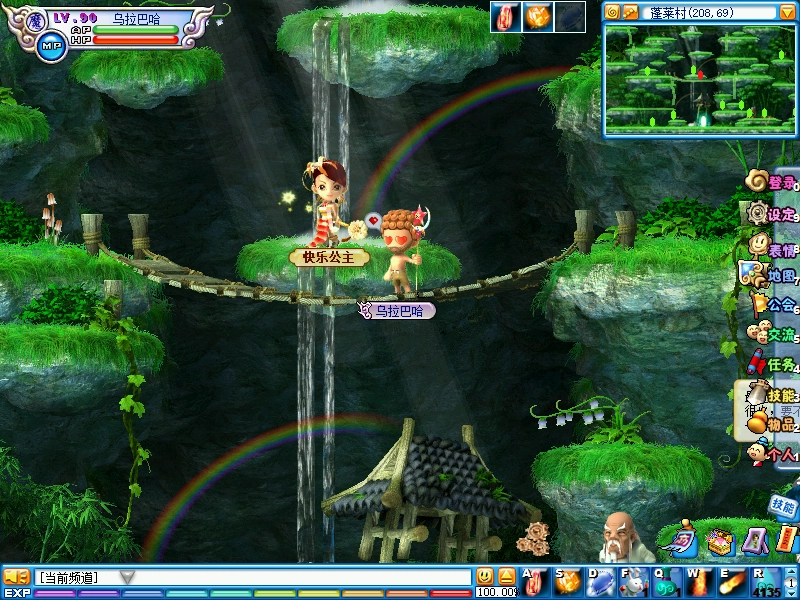Open the 交流 (social) menu
Viewport: 800px width, 600px height.
pyautogui.click(x=772, y=334)
